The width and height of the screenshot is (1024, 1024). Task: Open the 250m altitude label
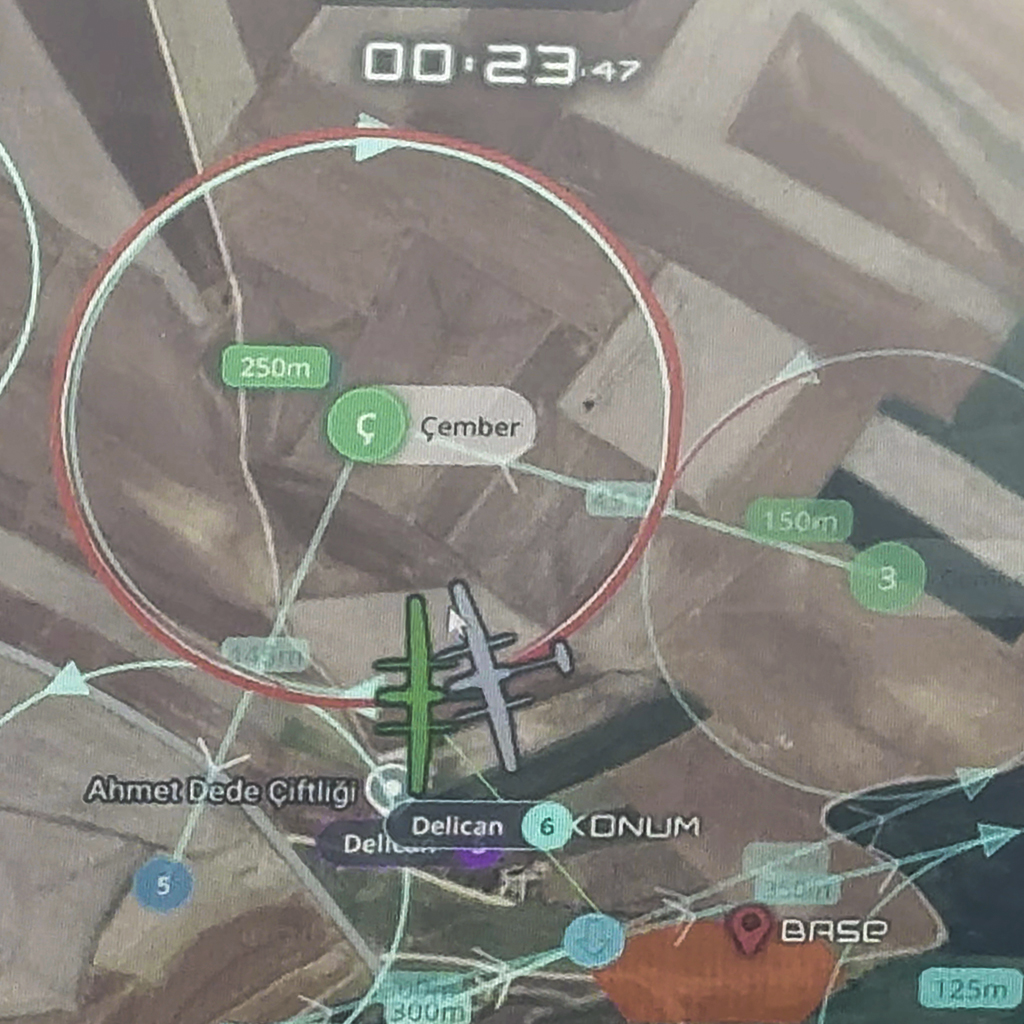point(276,367)
